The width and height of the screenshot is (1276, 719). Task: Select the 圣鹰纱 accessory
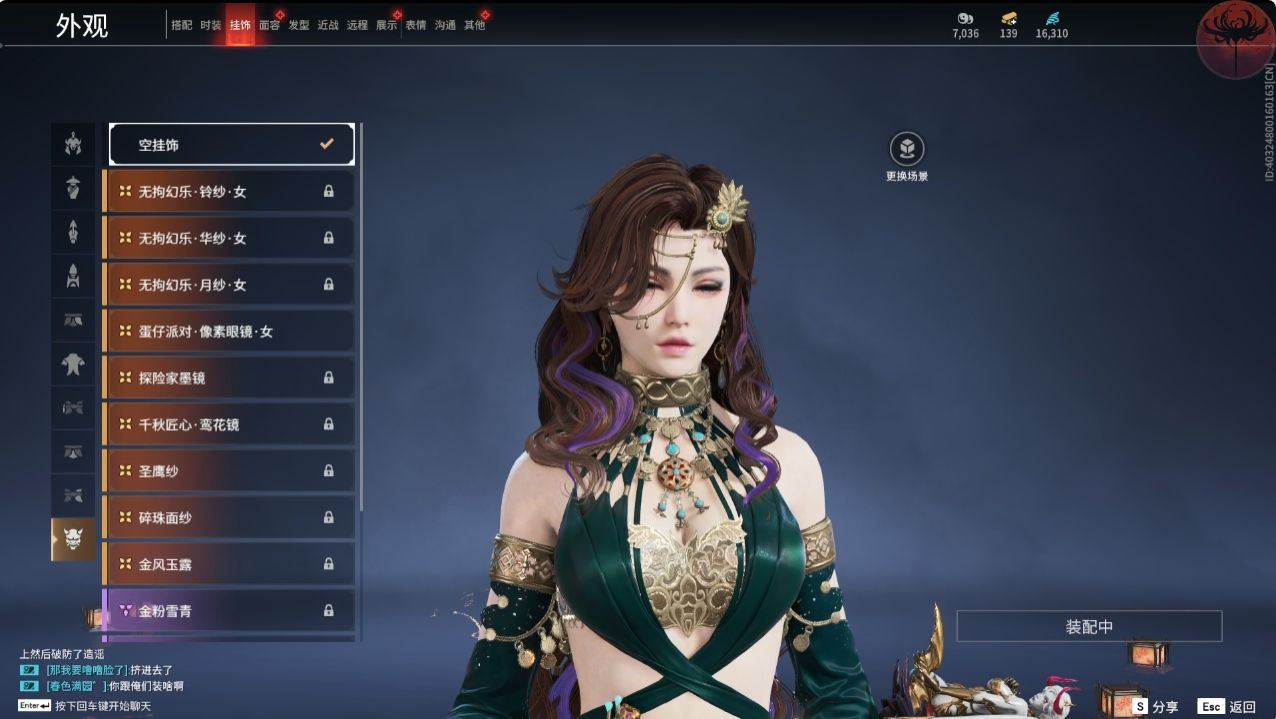230,471
